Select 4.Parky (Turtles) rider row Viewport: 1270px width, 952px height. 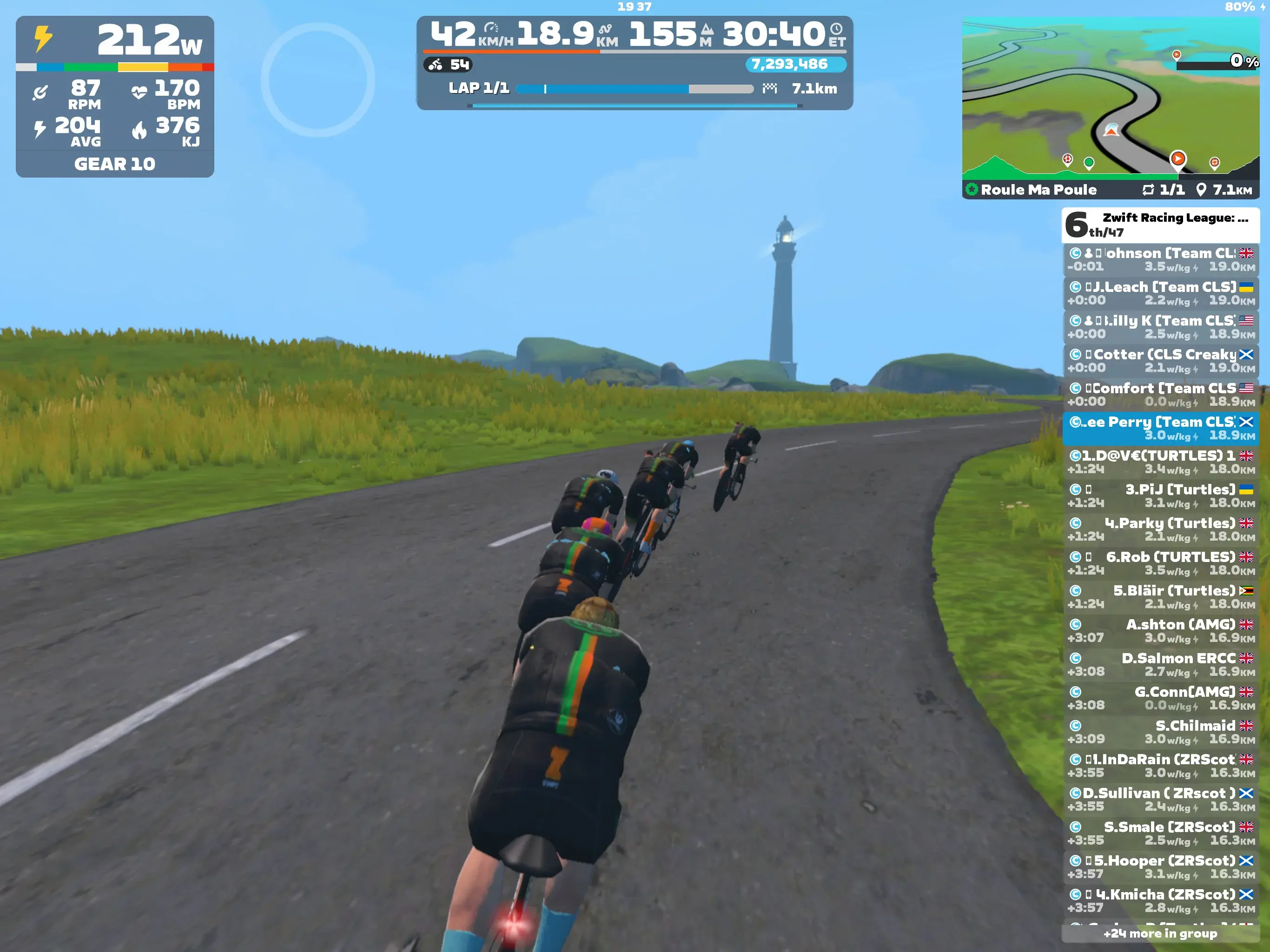click(1160, 529)
